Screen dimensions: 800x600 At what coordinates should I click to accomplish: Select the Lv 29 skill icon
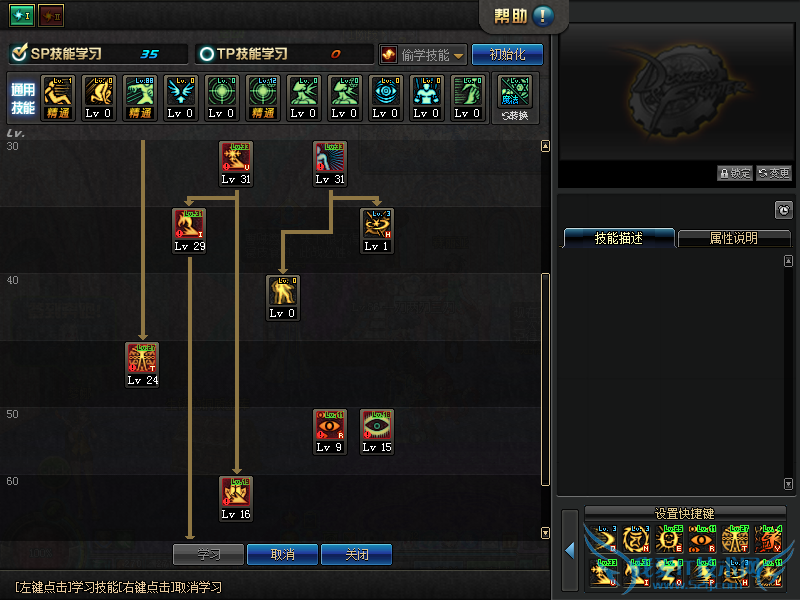189,225
